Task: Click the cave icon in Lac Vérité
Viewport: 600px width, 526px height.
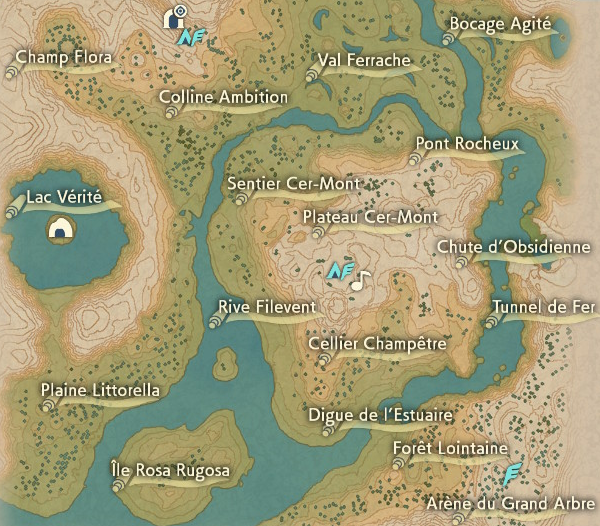Action: pos(62,231)
